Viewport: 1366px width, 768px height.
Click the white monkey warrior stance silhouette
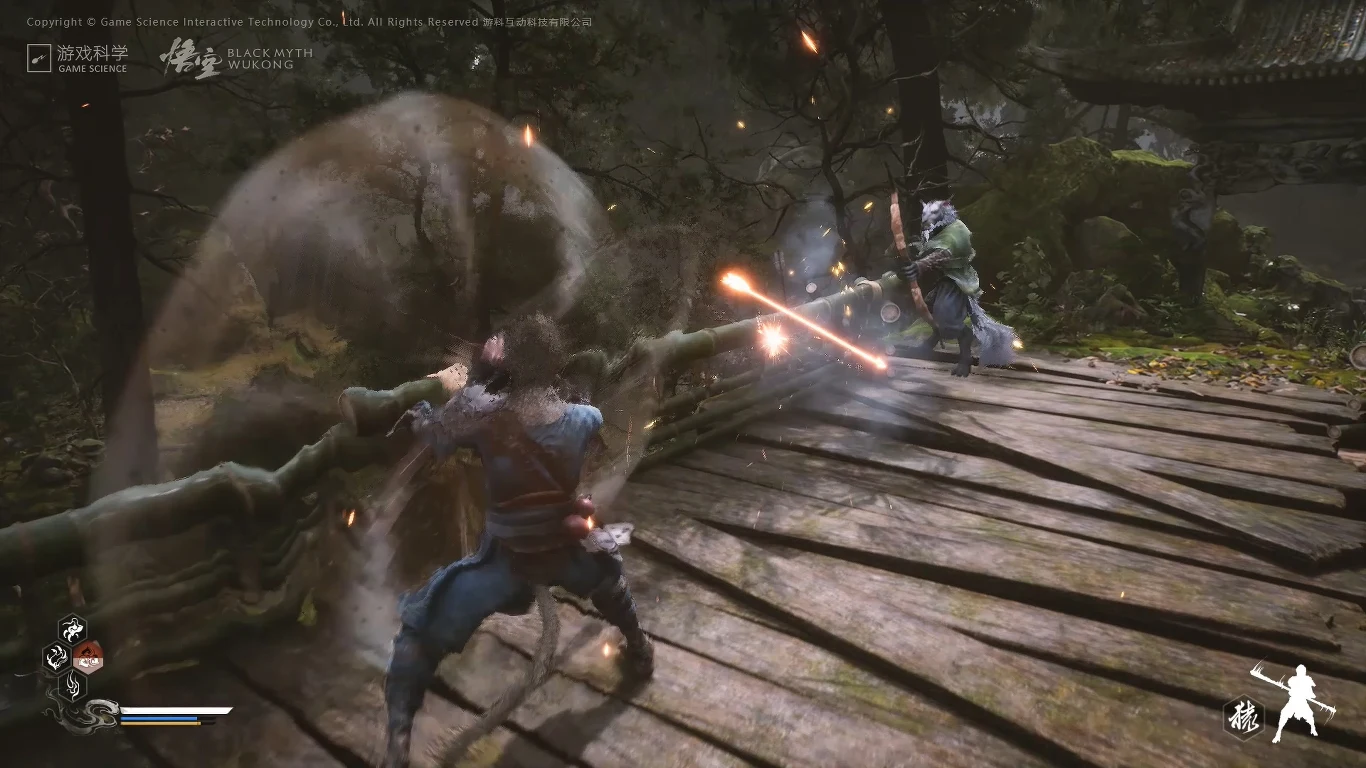1300,698
